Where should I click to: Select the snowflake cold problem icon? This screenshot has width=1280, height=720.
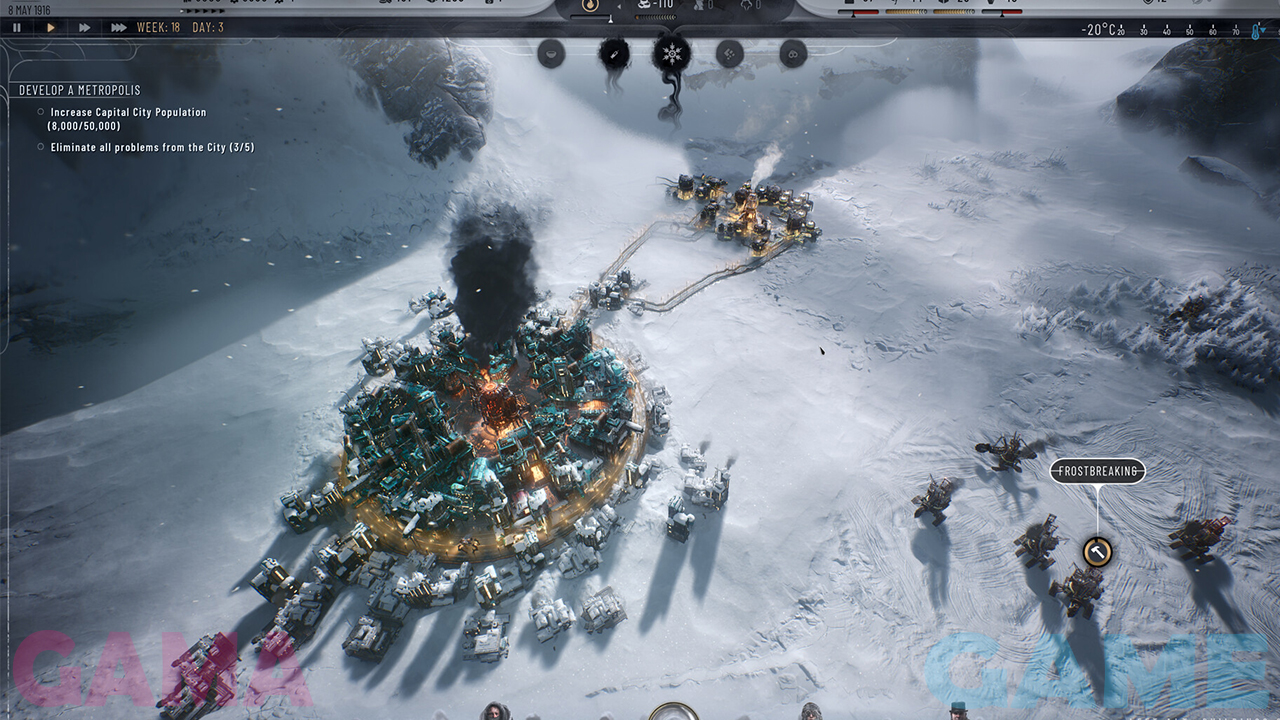tap(672, 53)
